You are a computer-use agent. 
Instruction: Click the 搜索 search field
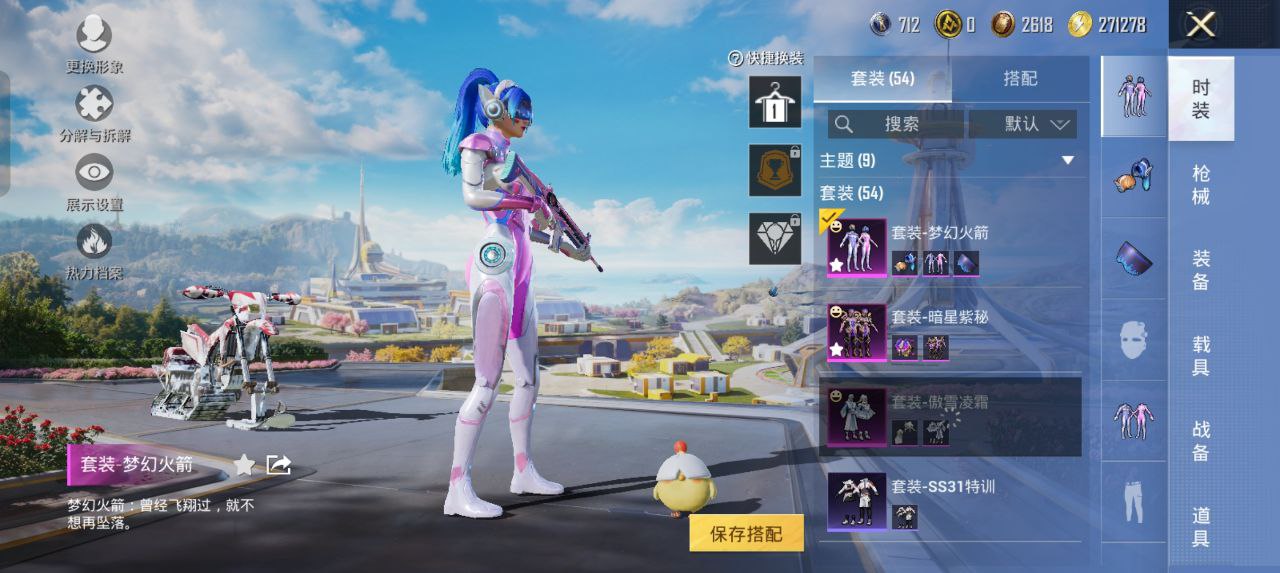(896, 124)
